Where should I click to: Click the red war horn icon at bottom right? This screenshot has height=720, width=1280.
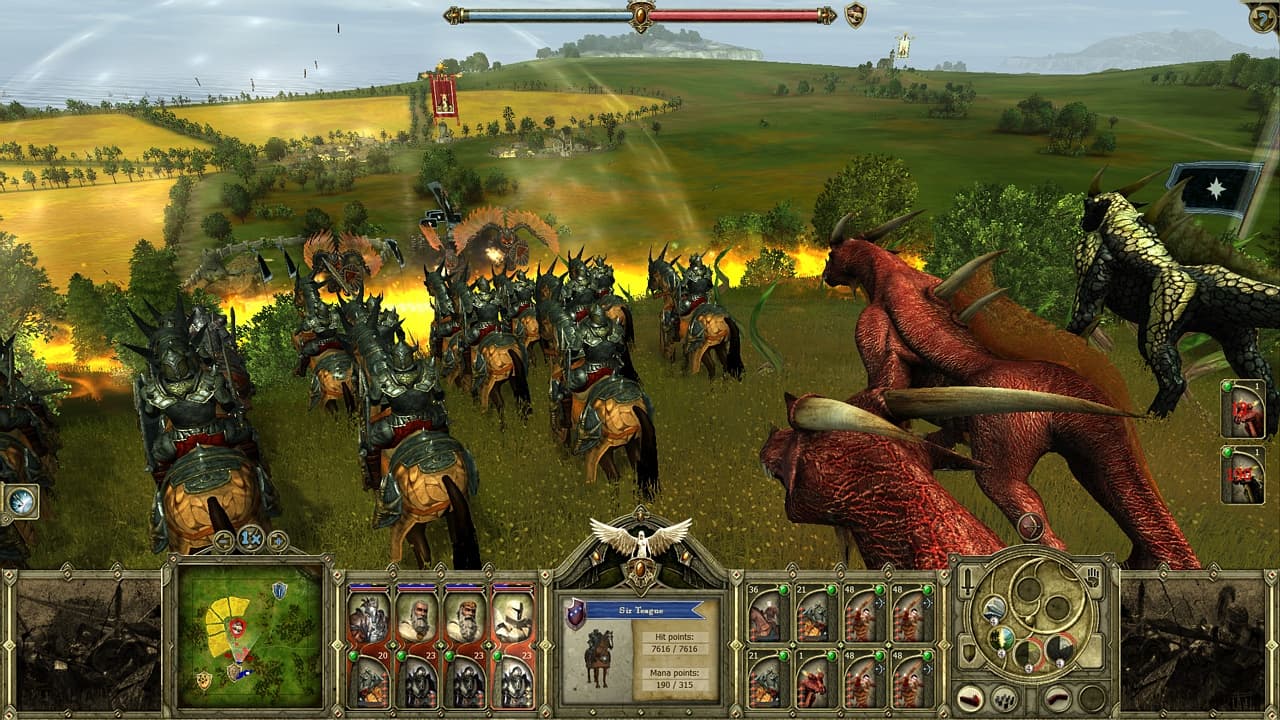pos(969,698)
